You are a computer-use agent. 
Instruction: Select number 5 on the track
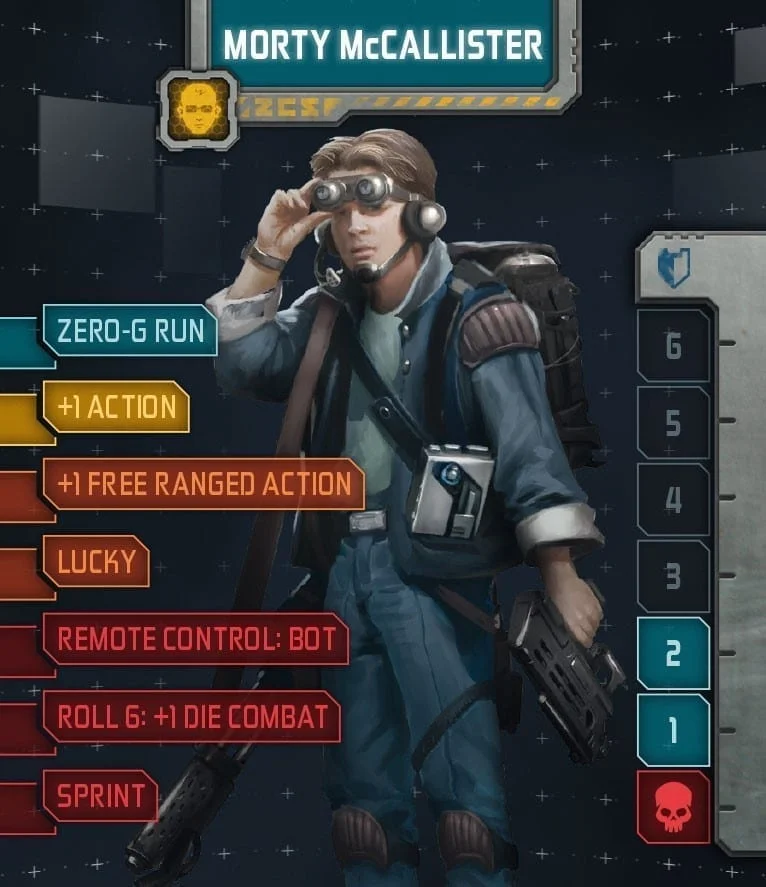[x=673, y=423]
